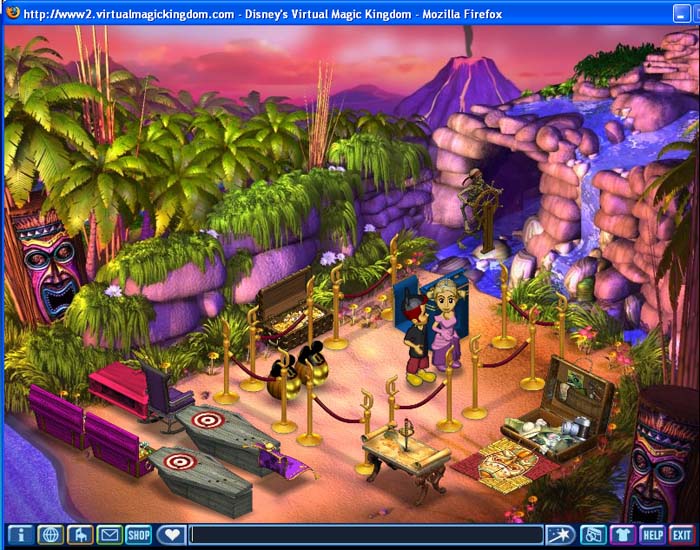Viewport: 700px width, 550px height.
Task: Open the globe map icon
Action: pyautogui.click(x=51, y=535)
